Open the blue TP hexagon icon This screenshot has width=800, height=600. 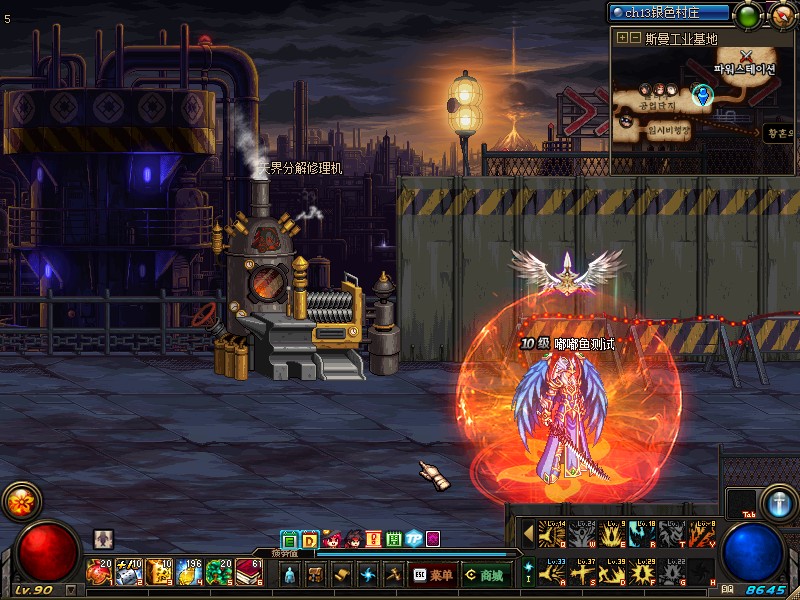(413, 539)
